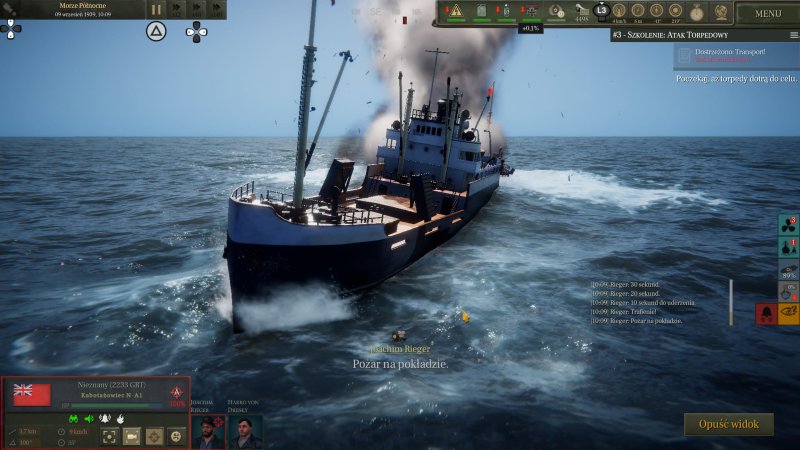Click the Transport destroyed notification
Viewport: 800px width, 450px height.
coord(735,54)
